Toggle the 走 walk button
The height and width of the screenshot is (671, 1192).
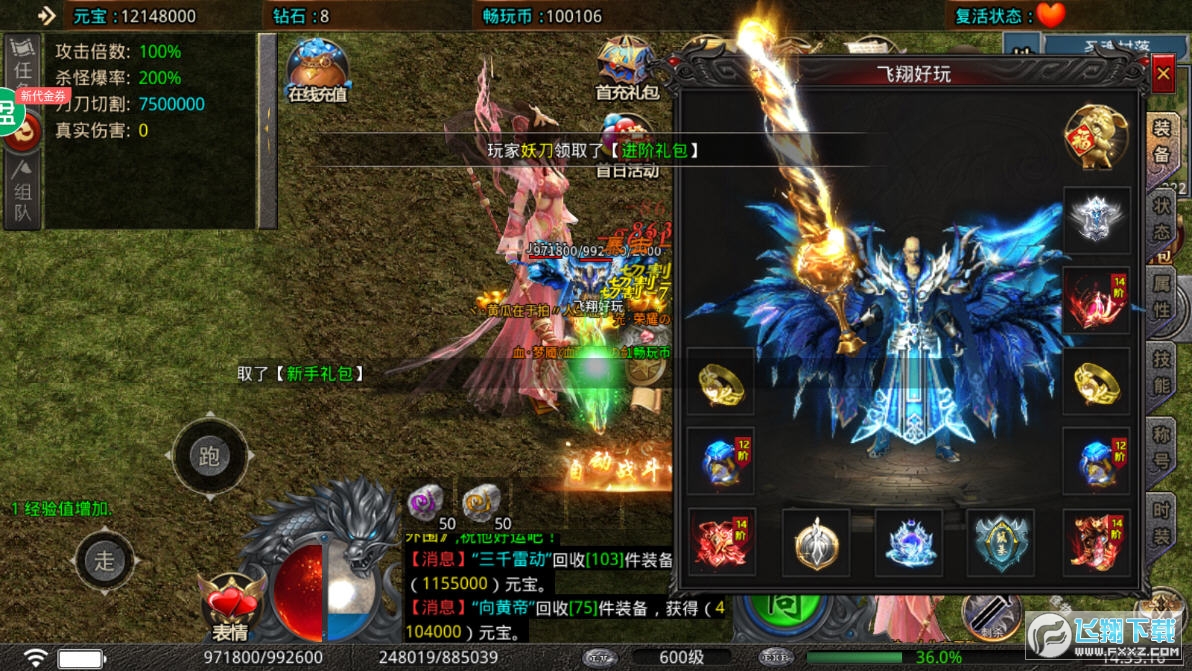coord(105,560)
